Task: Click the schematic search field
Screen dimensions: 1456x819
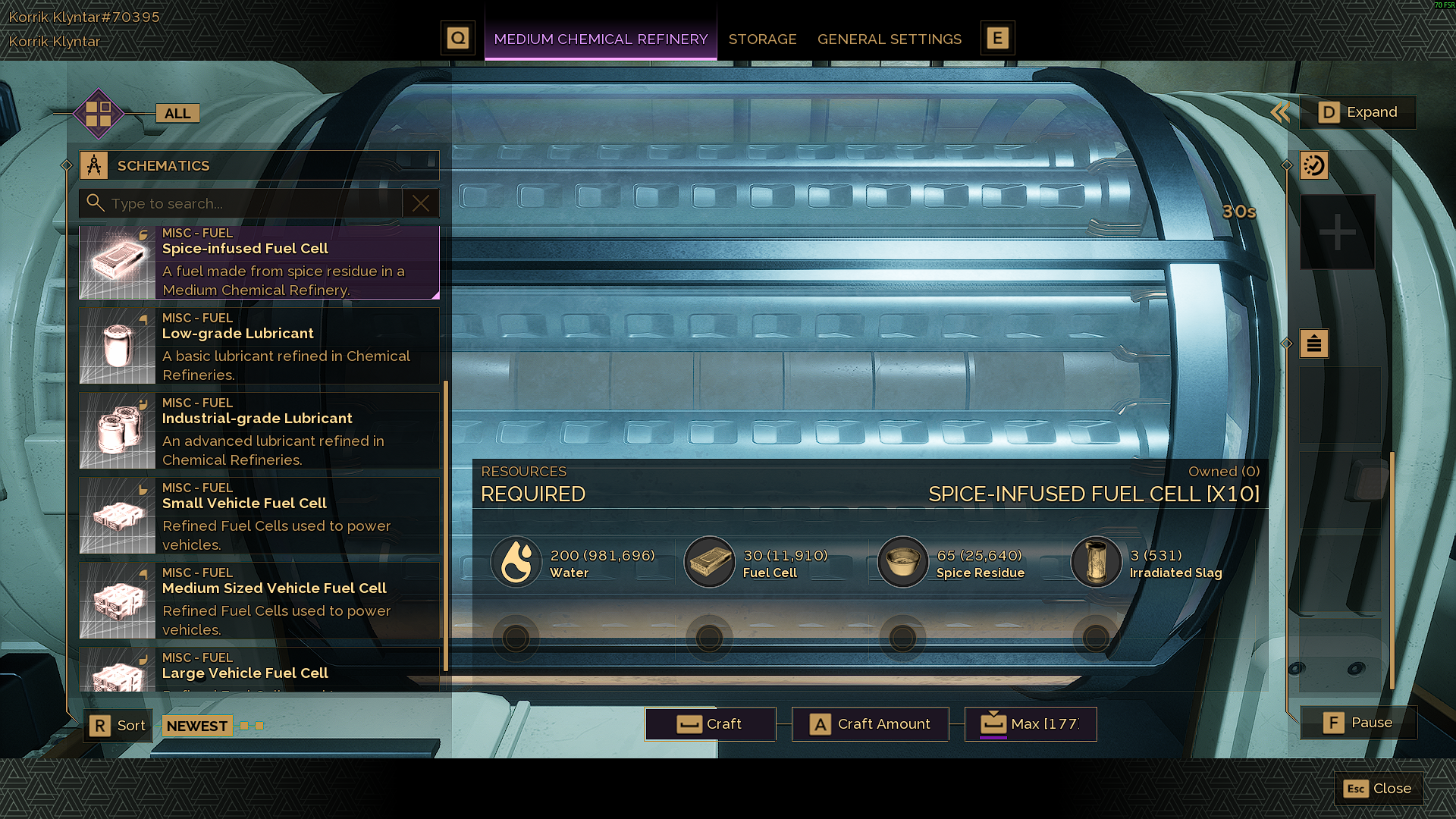Action: (x=250, y=203)
